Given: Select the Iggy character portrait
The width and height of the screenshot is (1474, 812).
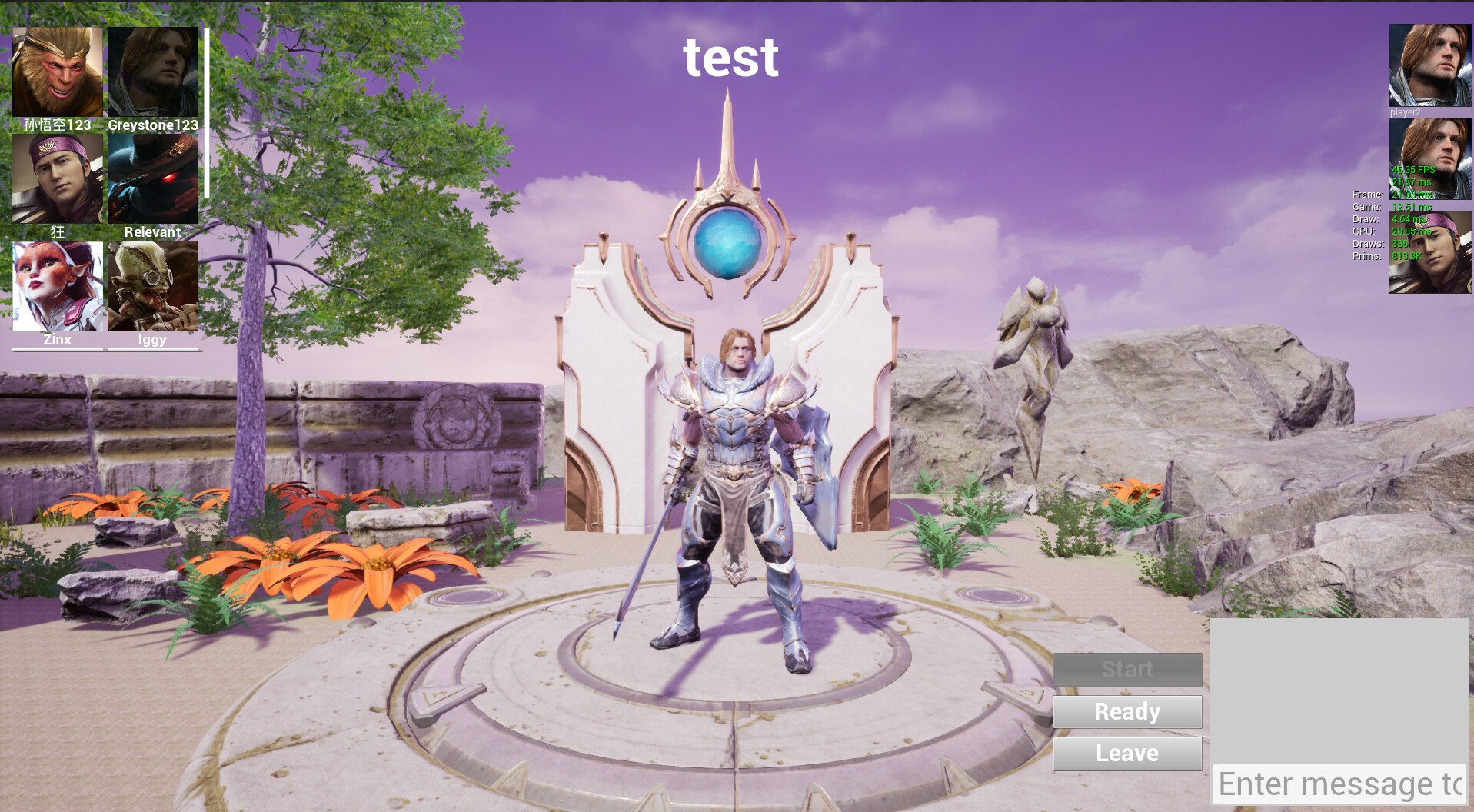Looking at the screenshot, I should 152,285.
